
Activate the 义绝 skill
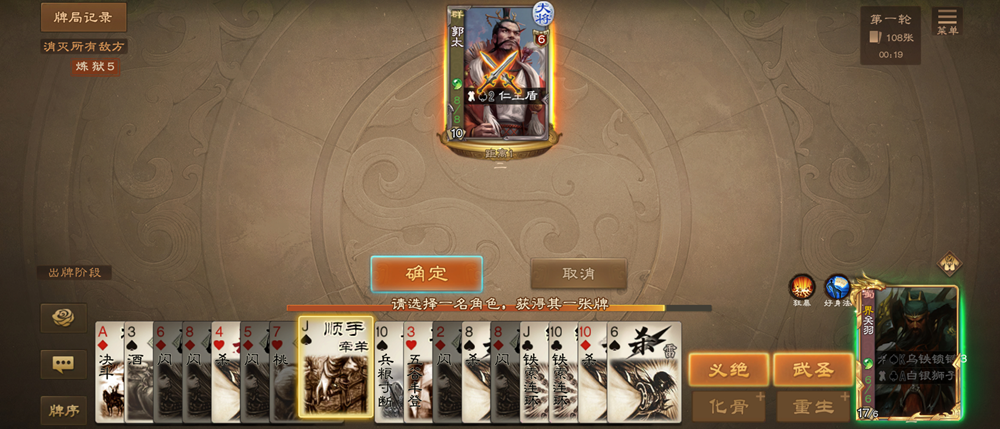(728, 369)
